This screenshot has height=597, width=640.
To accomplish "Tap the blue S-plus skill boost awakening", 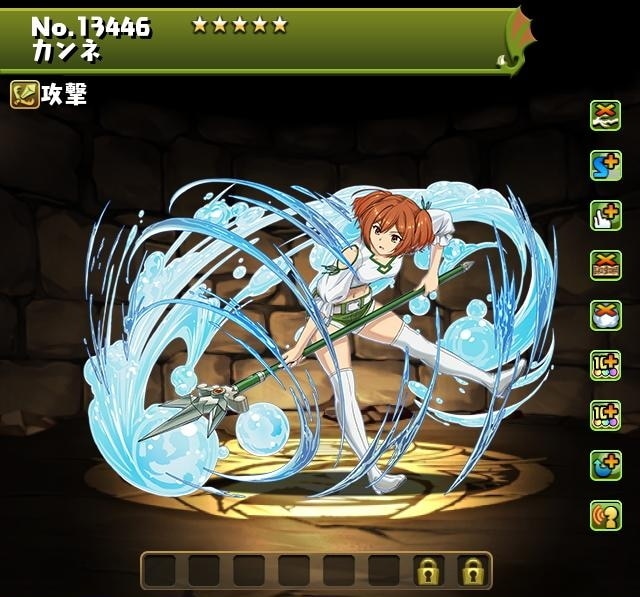I will pos(605,163).
